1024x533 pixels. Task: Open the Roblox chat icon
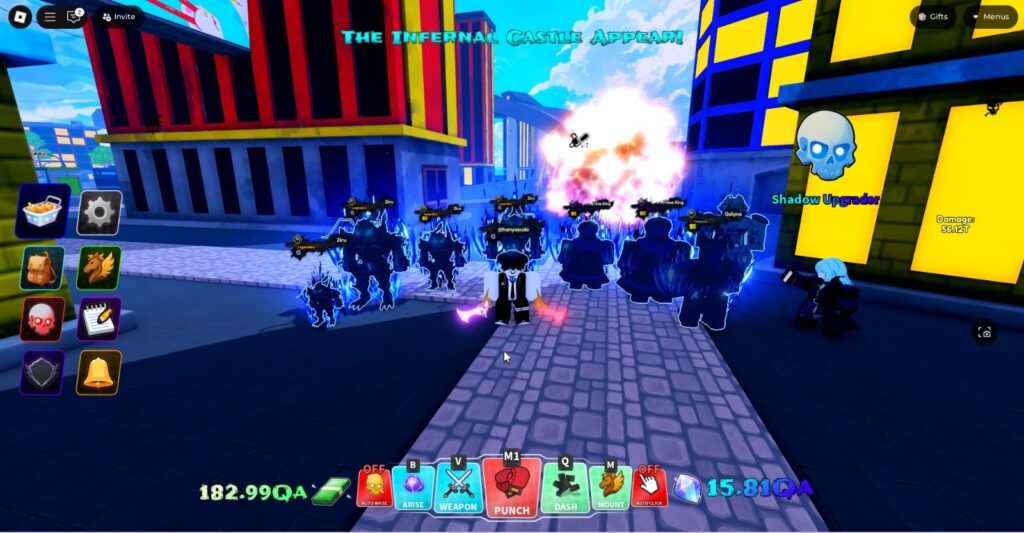click(74, 17)
